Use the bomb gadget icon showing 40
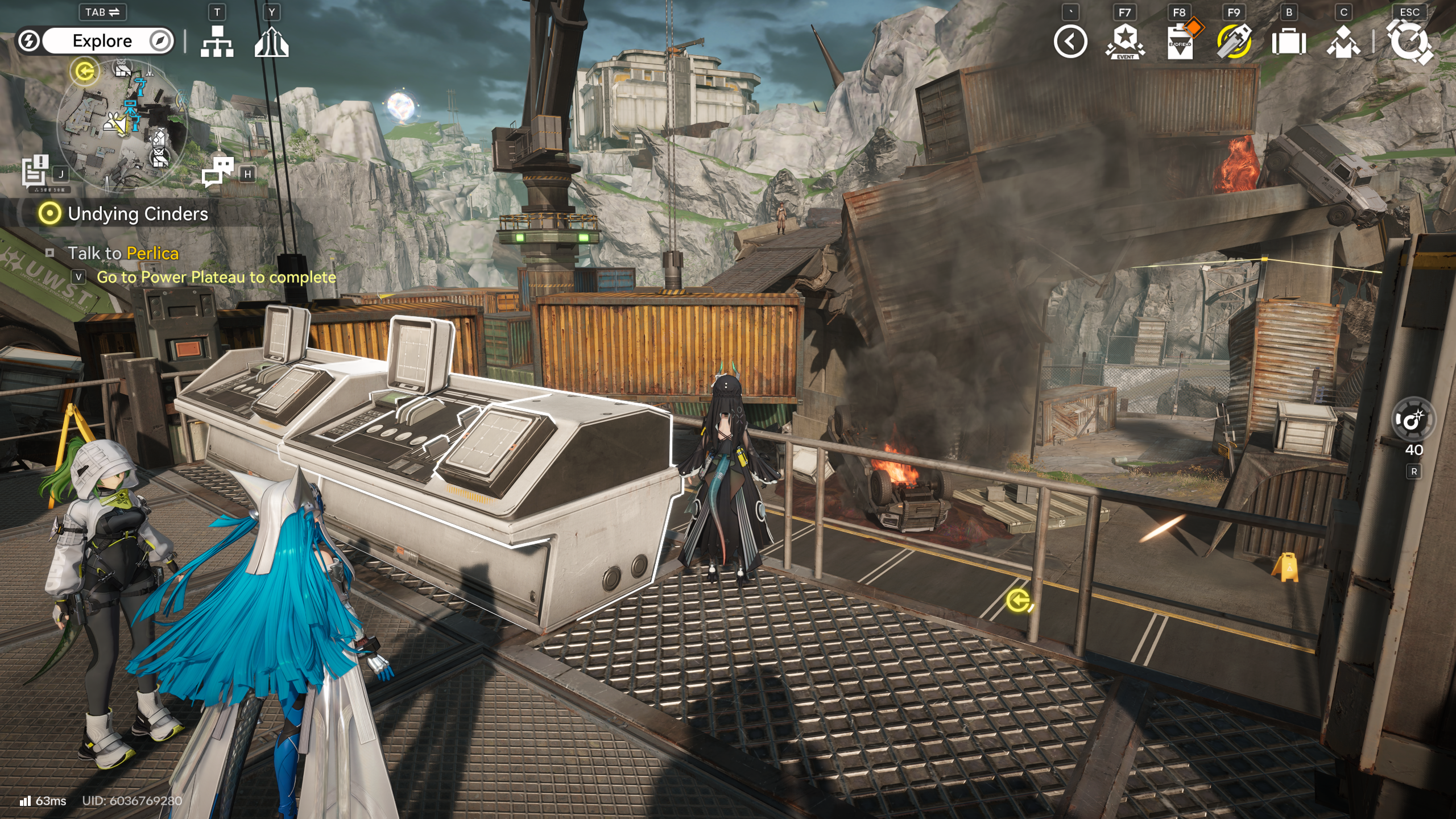This screenshot has height=819, width=1456. [1413, 420]
